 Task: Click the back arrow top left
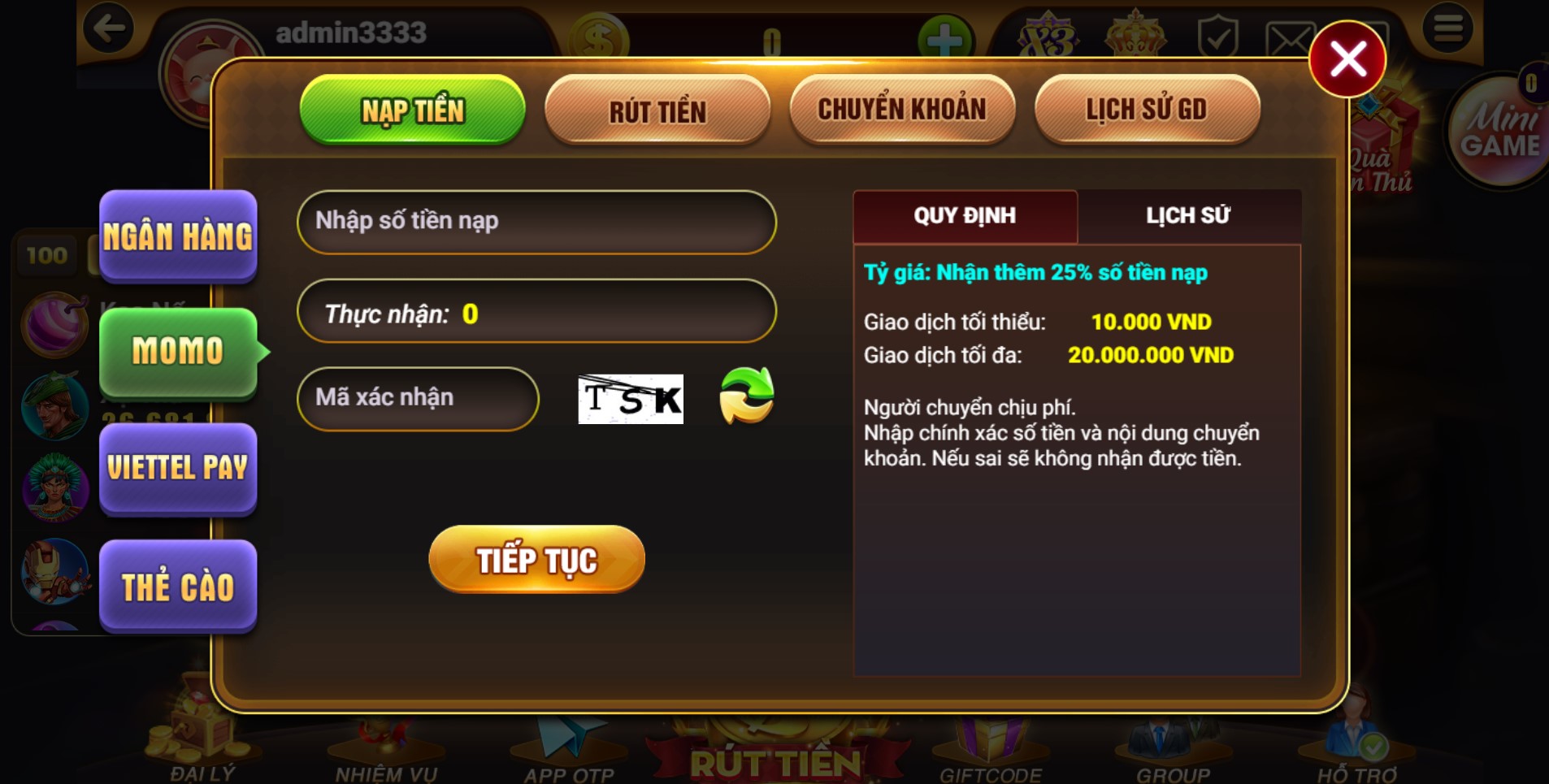pyautogui.click(x=108, y=27)
